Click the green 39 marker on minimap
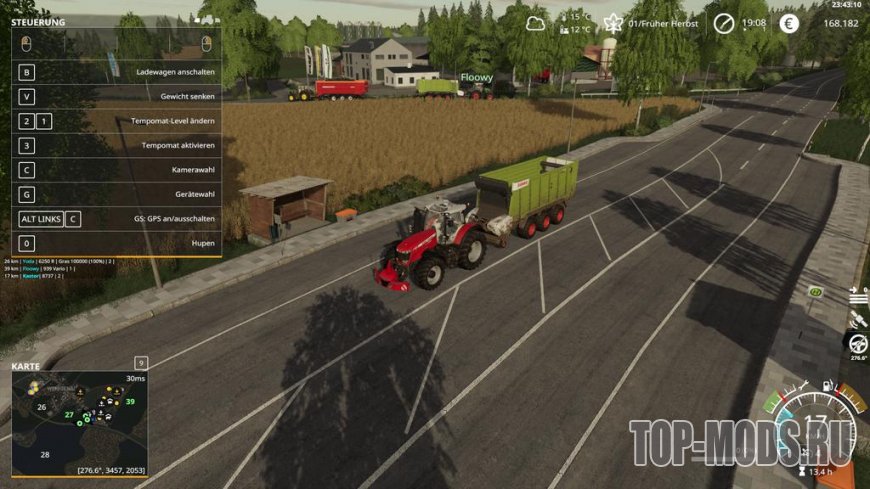Screen dimensions: 870x489 (x=130, y=402)
